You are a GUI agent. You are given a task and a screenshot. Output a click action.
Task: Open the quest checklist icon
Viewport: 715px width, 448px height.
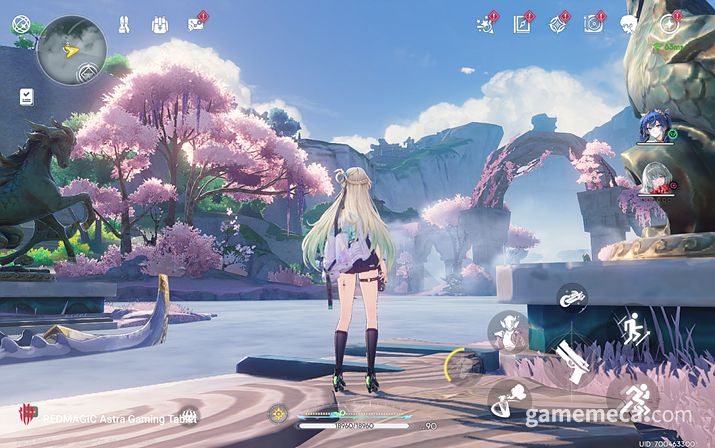pos(26,96)
